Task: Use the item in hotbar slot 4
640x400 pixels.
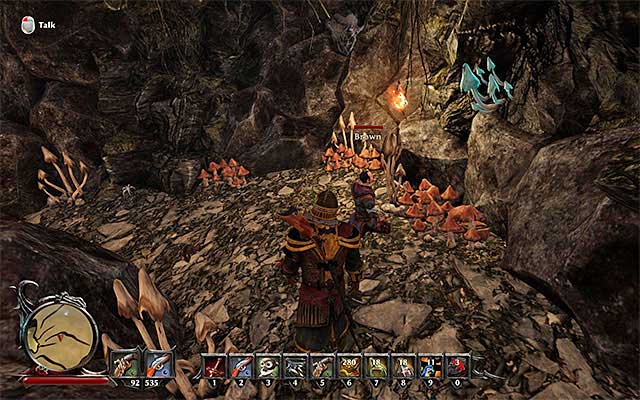Action: click(295, 366)
